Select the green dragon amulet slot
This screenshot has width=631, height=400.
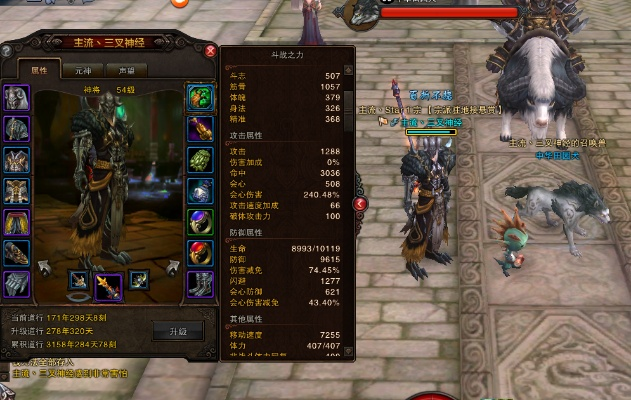tap(200, 98)
